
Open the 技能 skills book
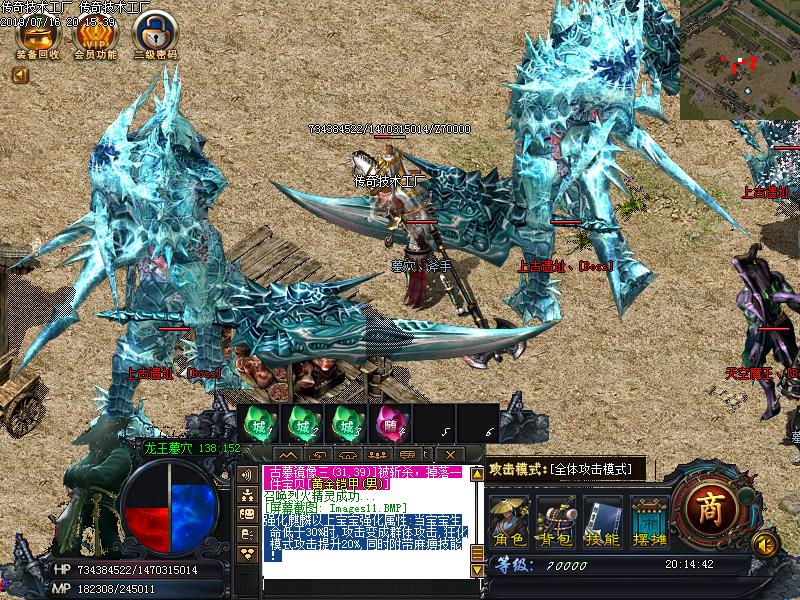coord(602,521)
